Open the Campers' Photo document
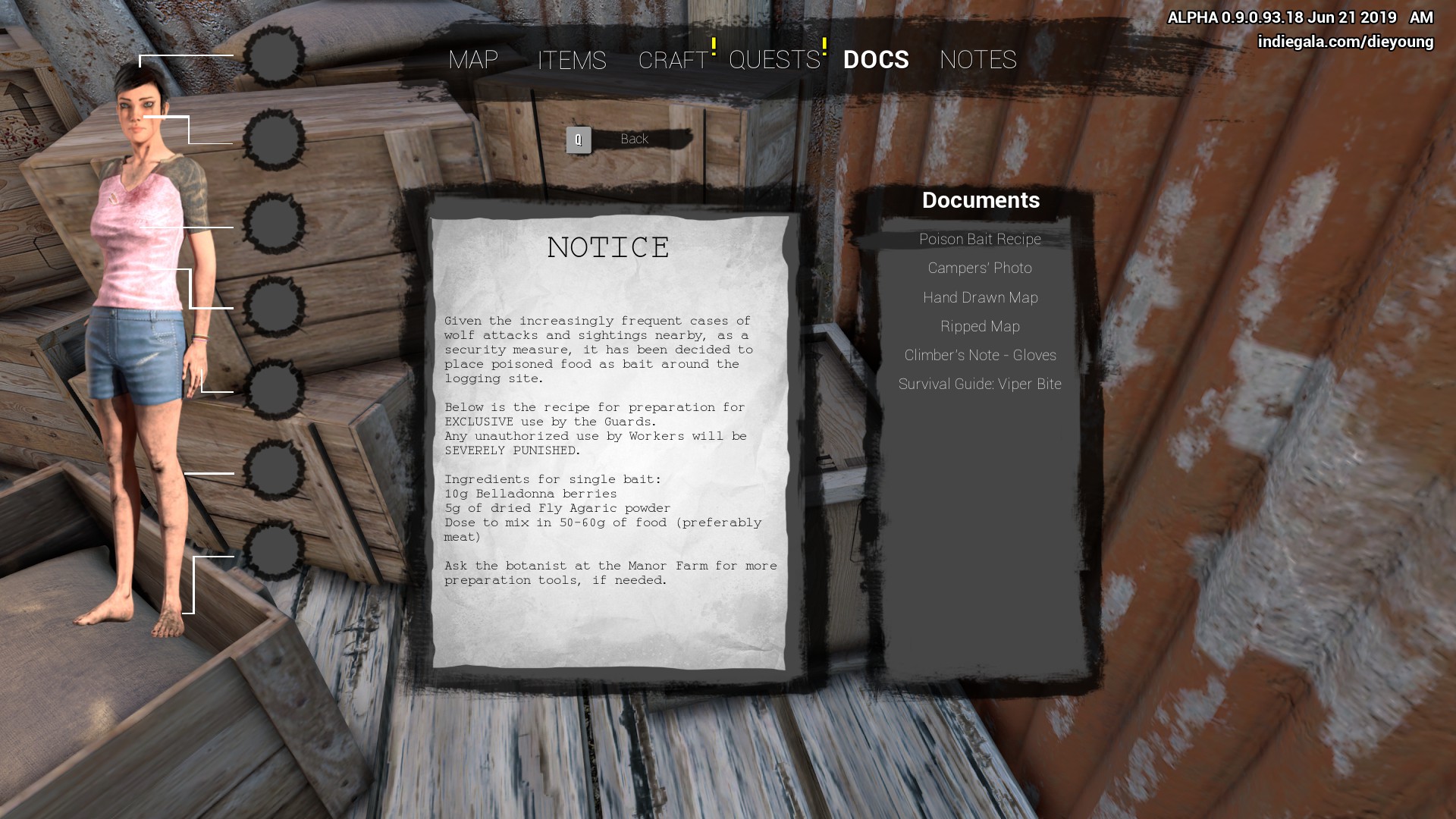 pos(980,268)
